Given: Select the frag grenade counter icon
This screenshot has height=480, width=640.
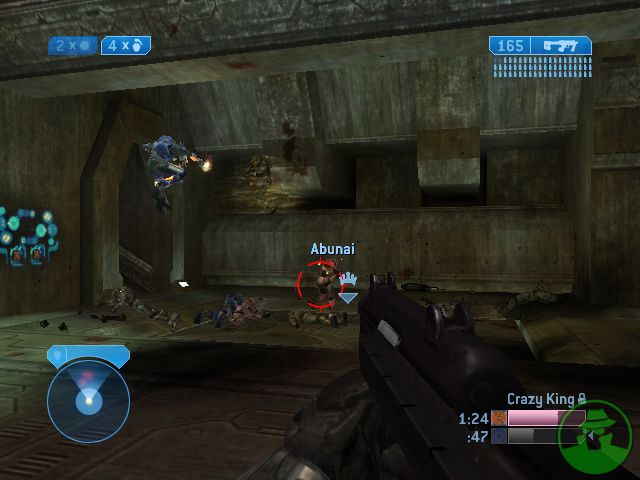Looking at the screenshot, I should click(x=138, y=45).
